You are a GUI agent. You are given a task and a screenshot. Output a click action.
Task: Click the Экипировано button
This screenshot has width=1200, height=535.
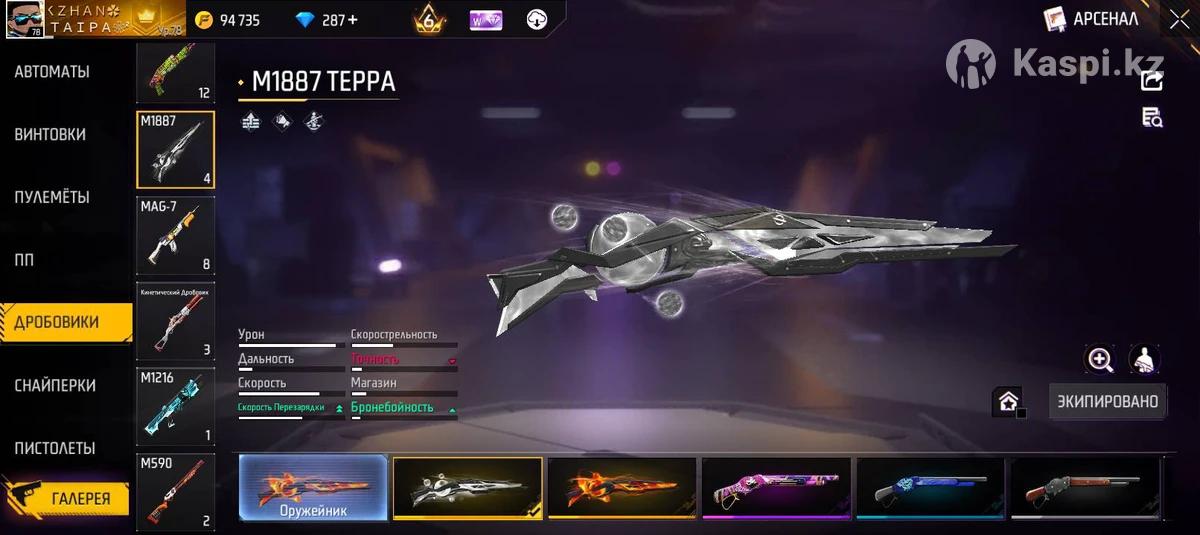[1107, 401]
